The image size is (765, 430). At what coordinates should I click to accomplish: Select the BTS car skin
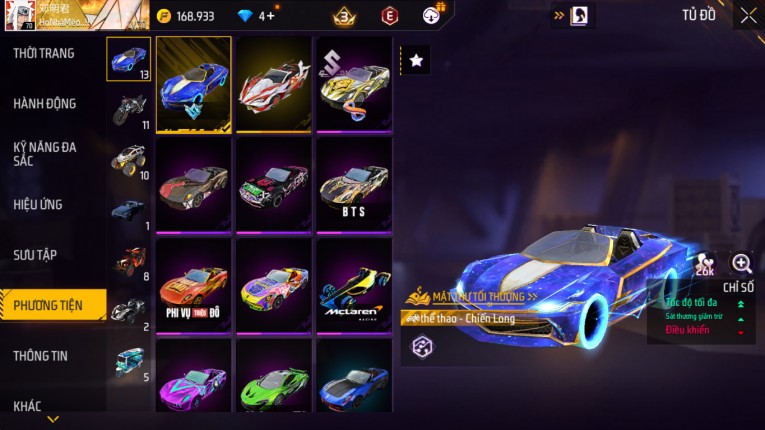pos(354,184)
